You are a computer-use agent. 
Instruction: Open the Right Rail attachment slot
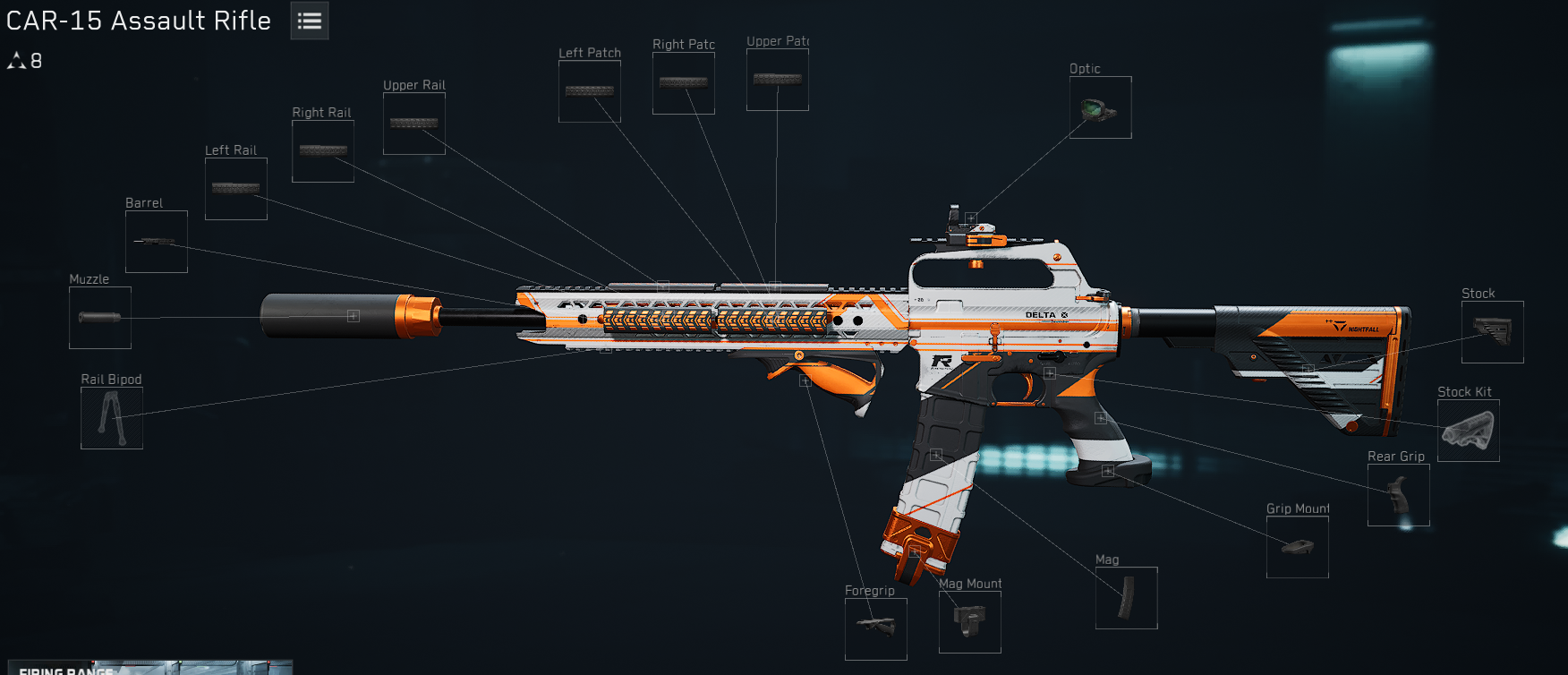[322, 150]
